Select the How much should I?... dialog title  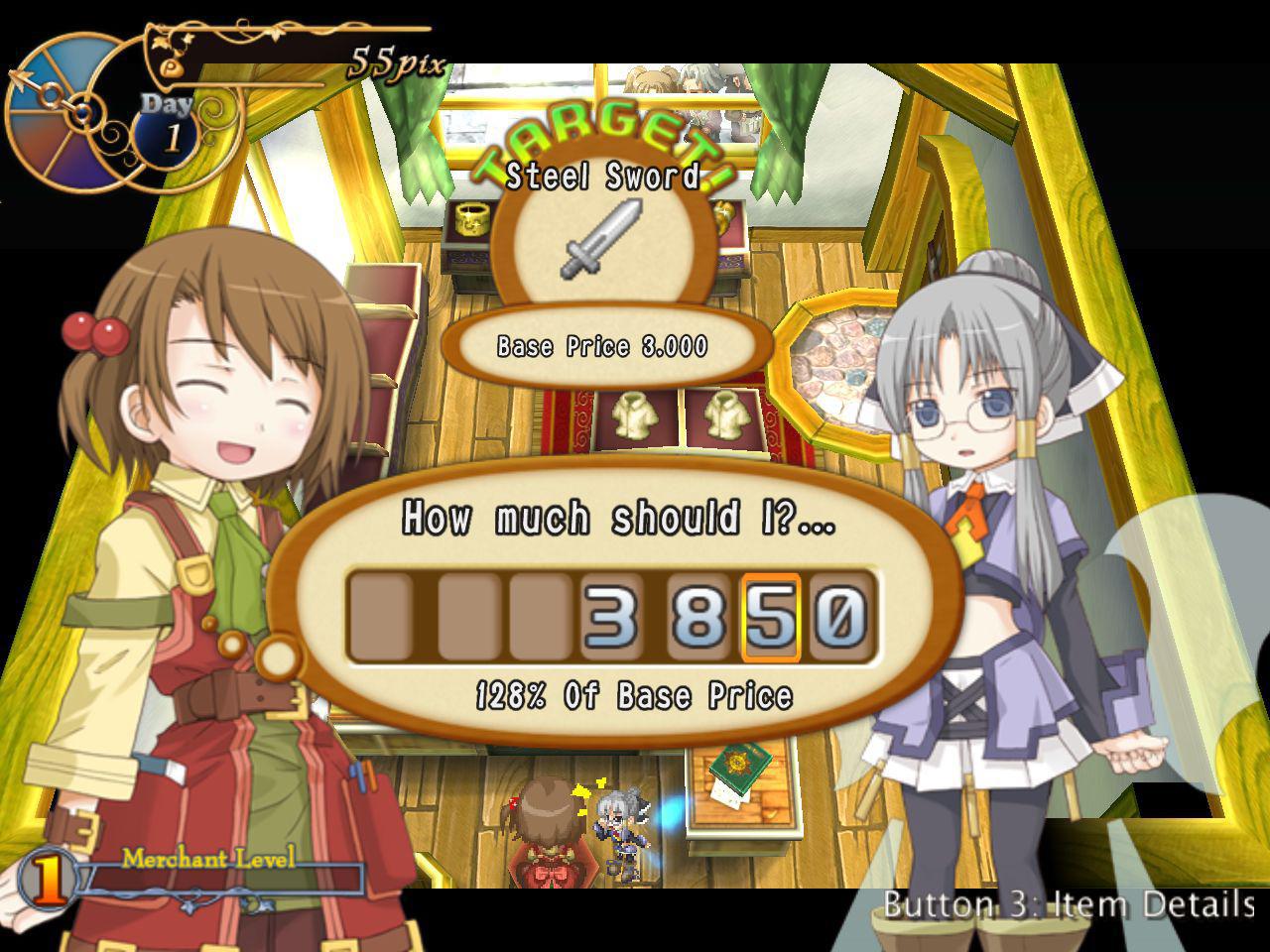tap(619, 517)
